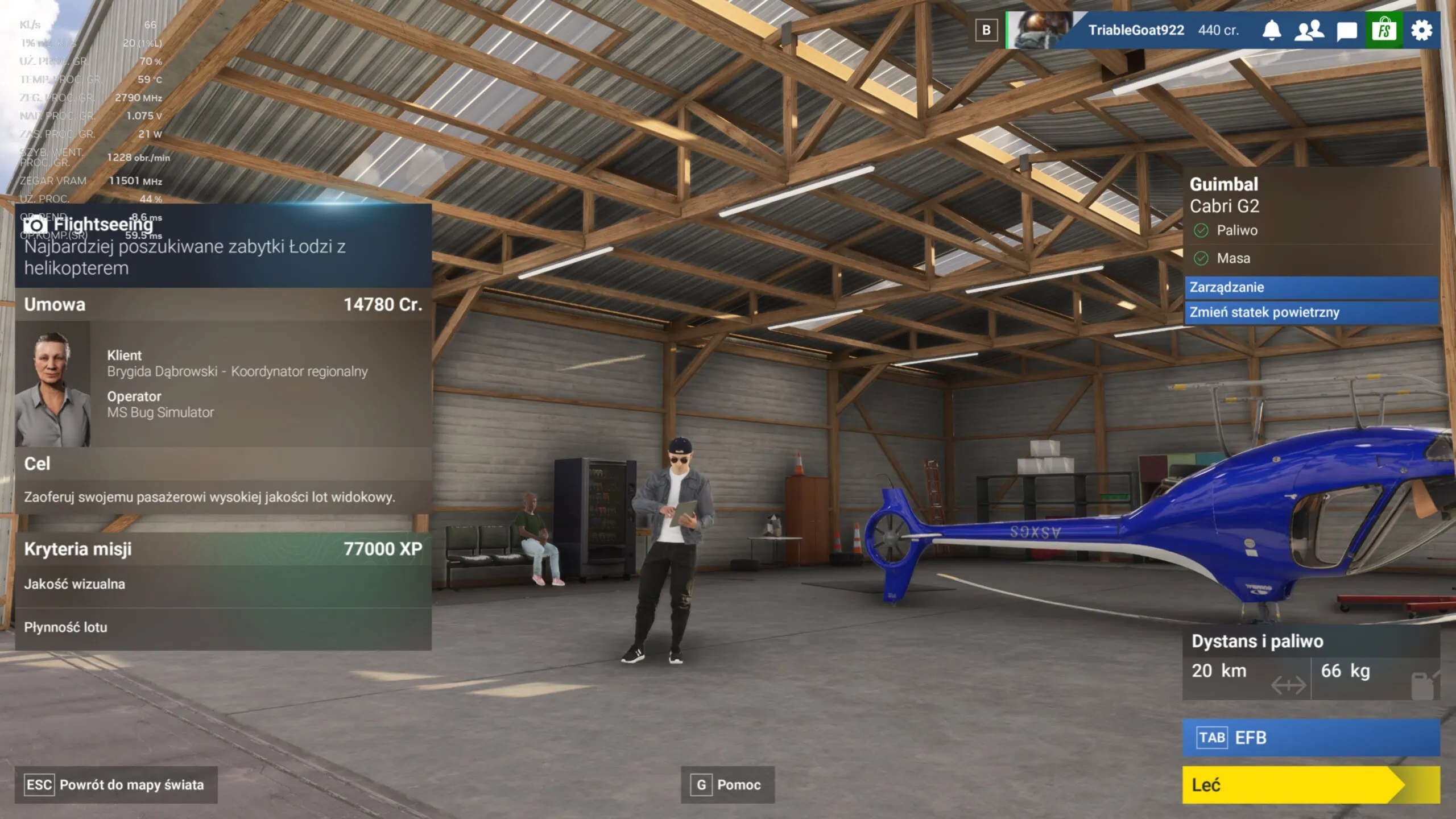Open Zmień statek powietrzny selection
This screenshot has height=819, width=1456.
(x=1308, y=312)
